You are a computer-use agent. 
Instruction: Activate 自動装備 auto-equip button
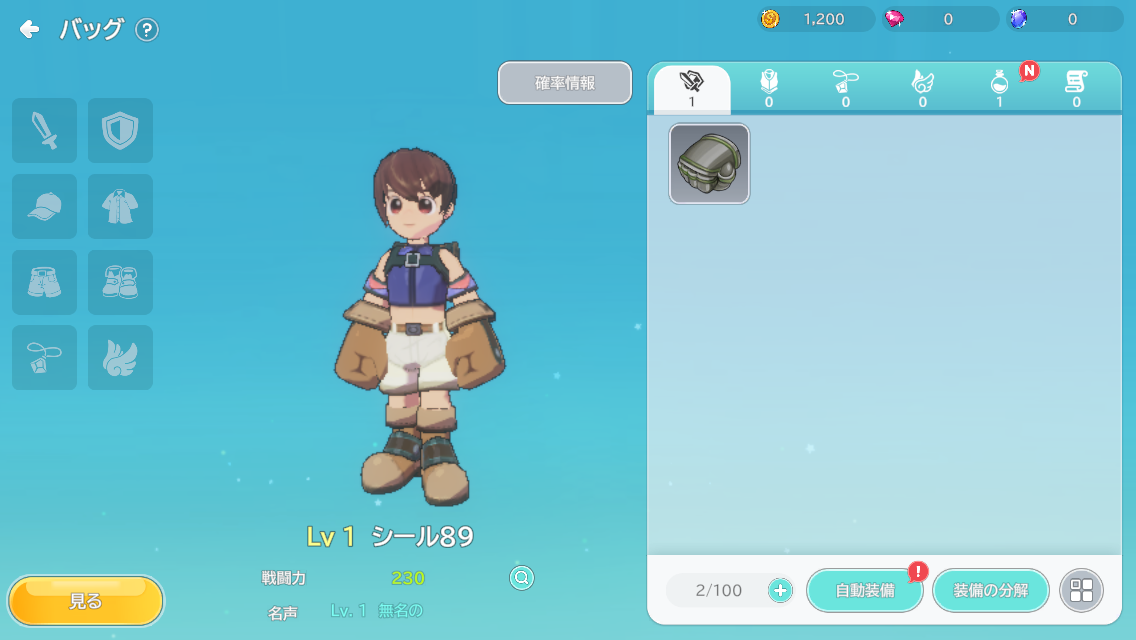[x=865, y=590]
